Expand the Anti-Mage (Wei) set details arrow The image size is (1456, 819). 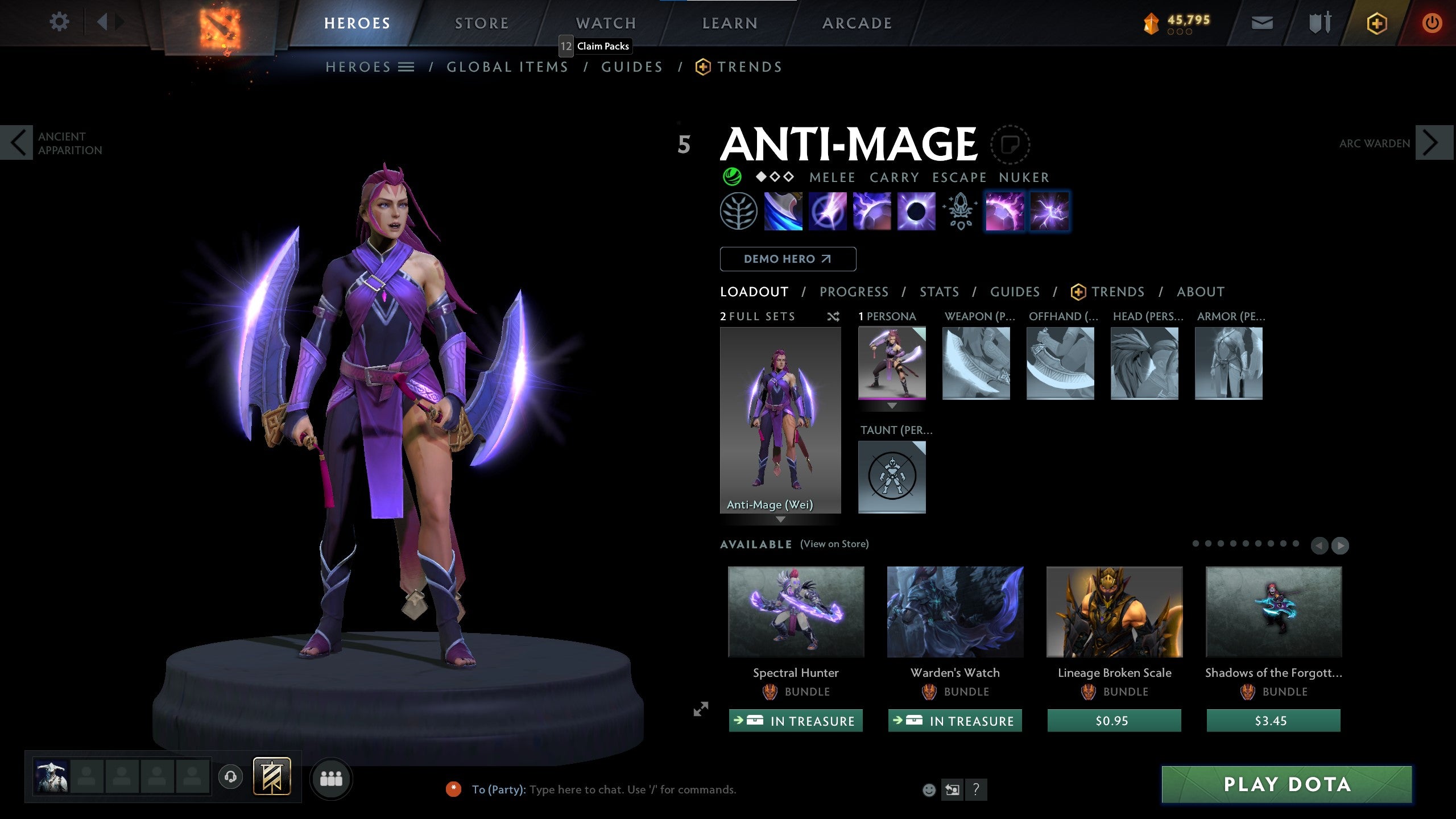(x=780, y=520)
